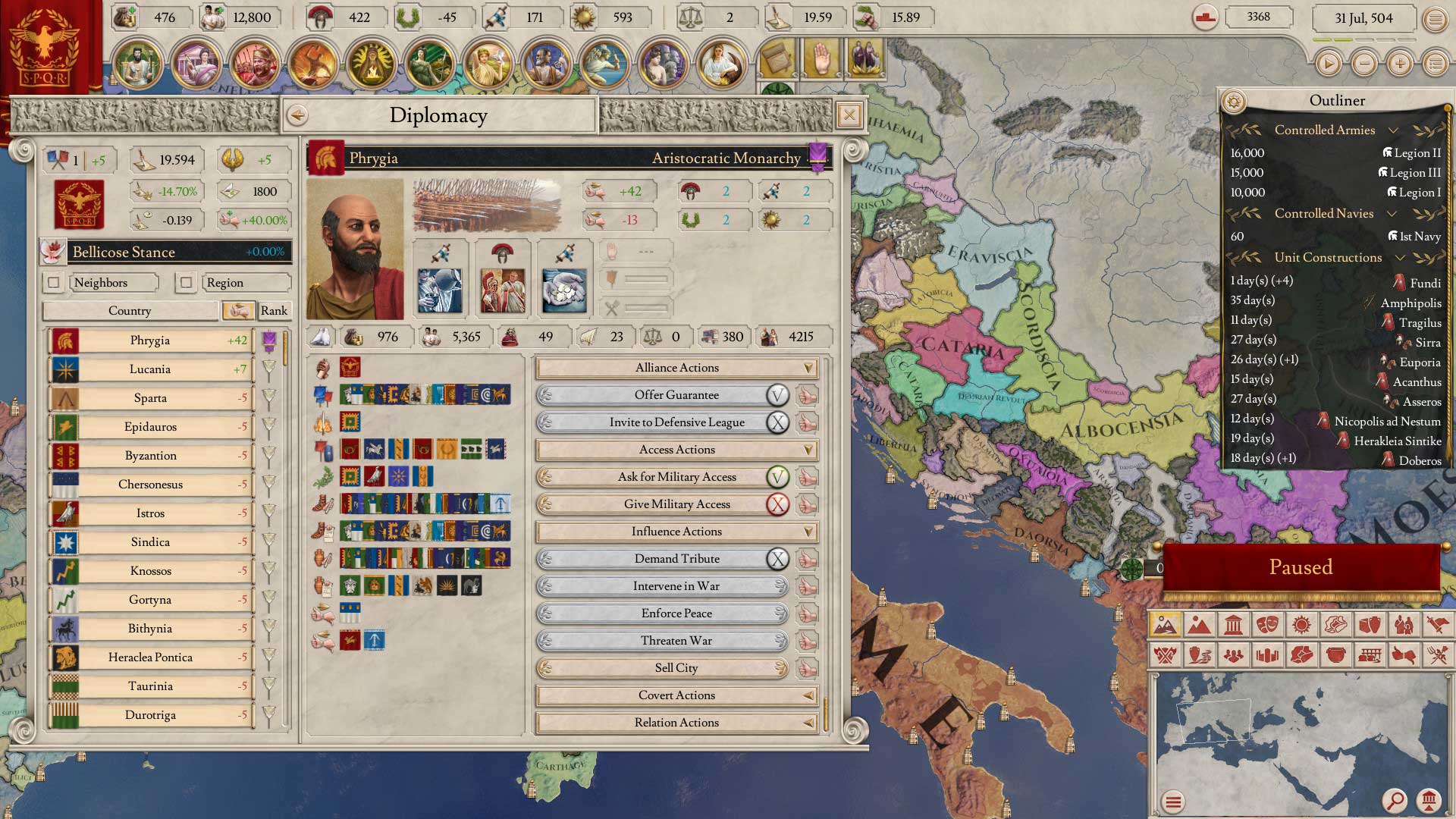Sort the list by Country header
Screen dimensions: 1456x819
click(130, 311)
